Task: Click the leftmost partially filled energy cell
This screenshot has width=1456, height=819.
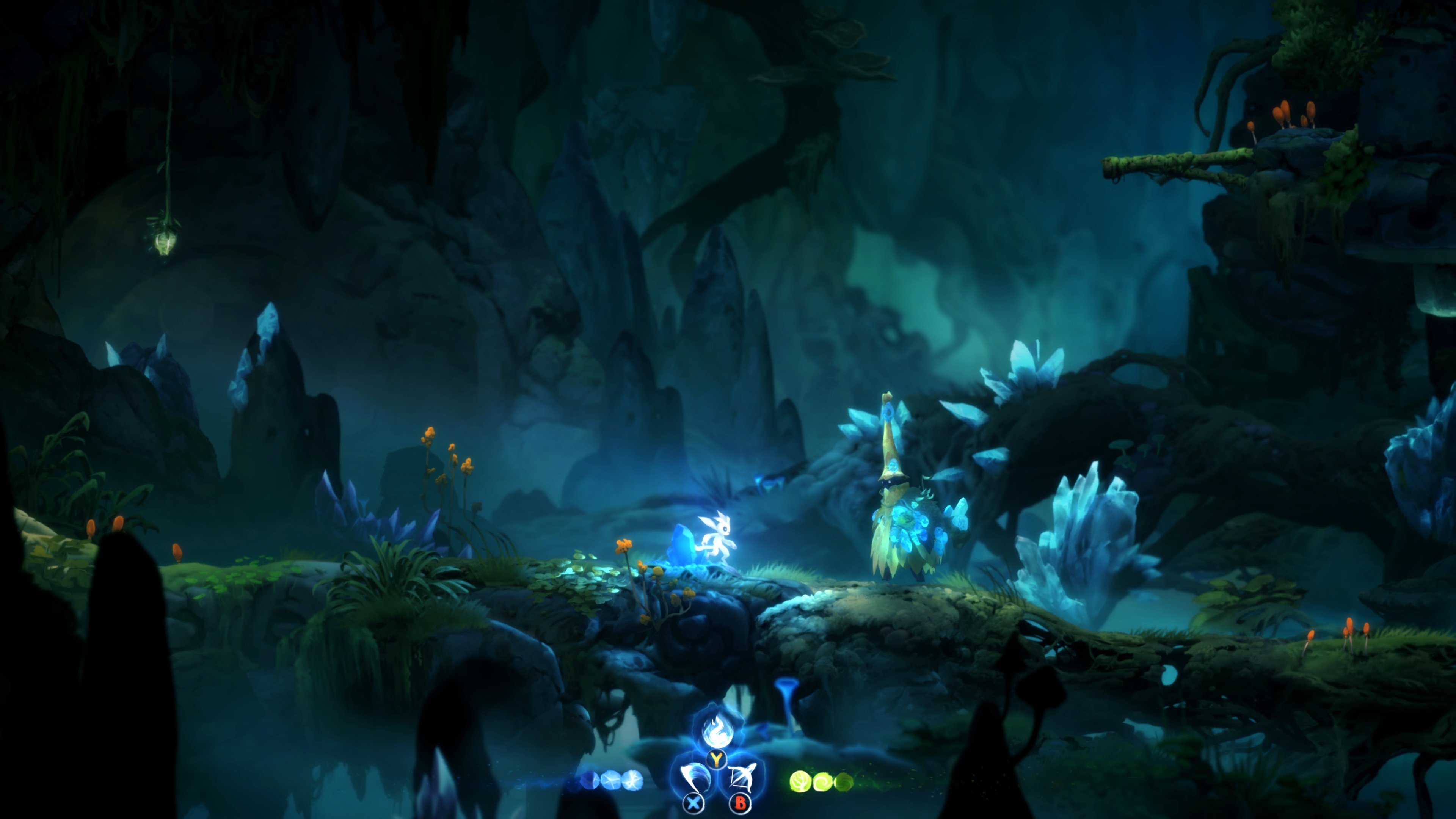Action: click(590, 781)
